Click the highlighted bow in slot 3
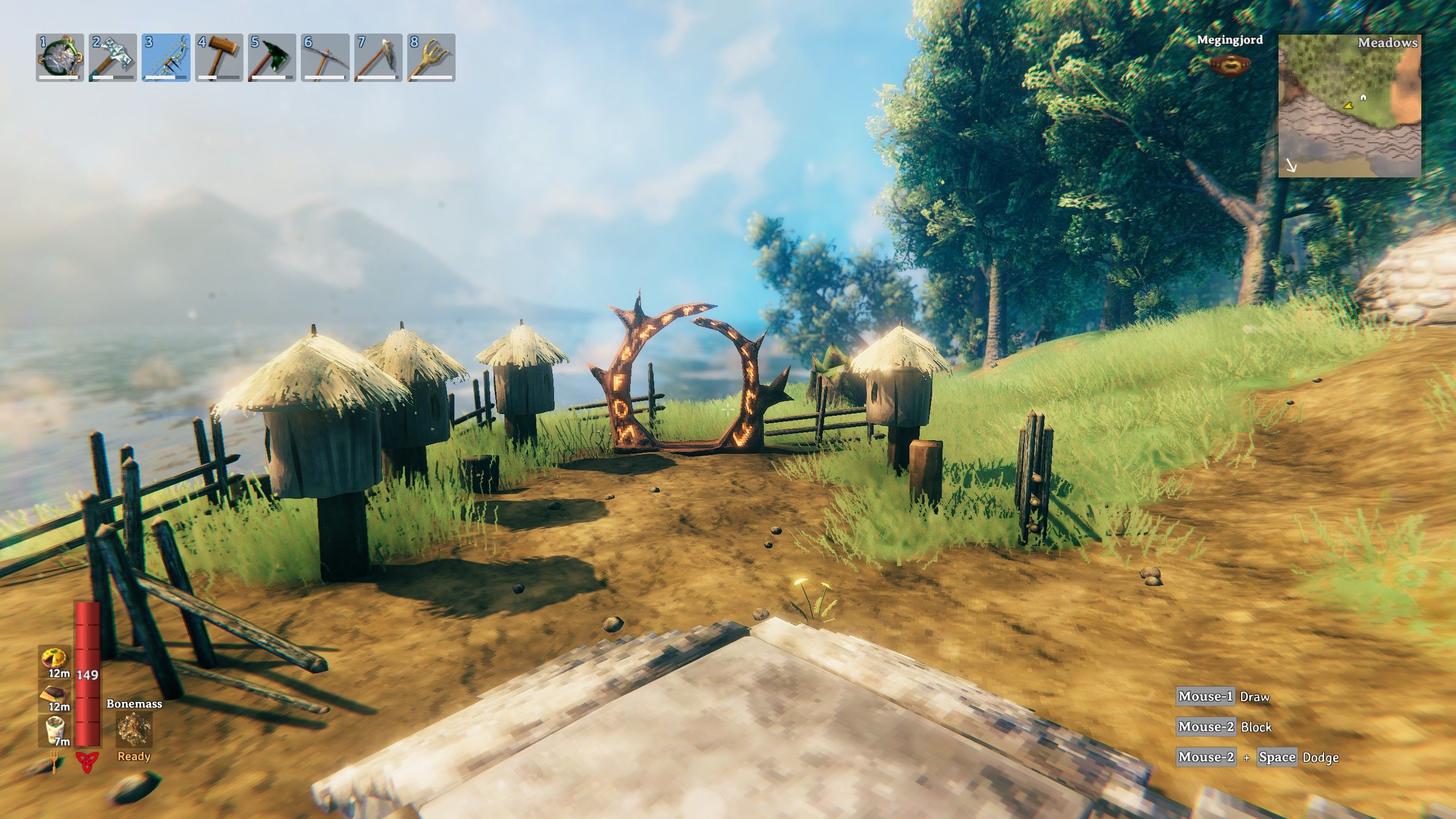This screenshot has width=1456, height=819. 166,57
